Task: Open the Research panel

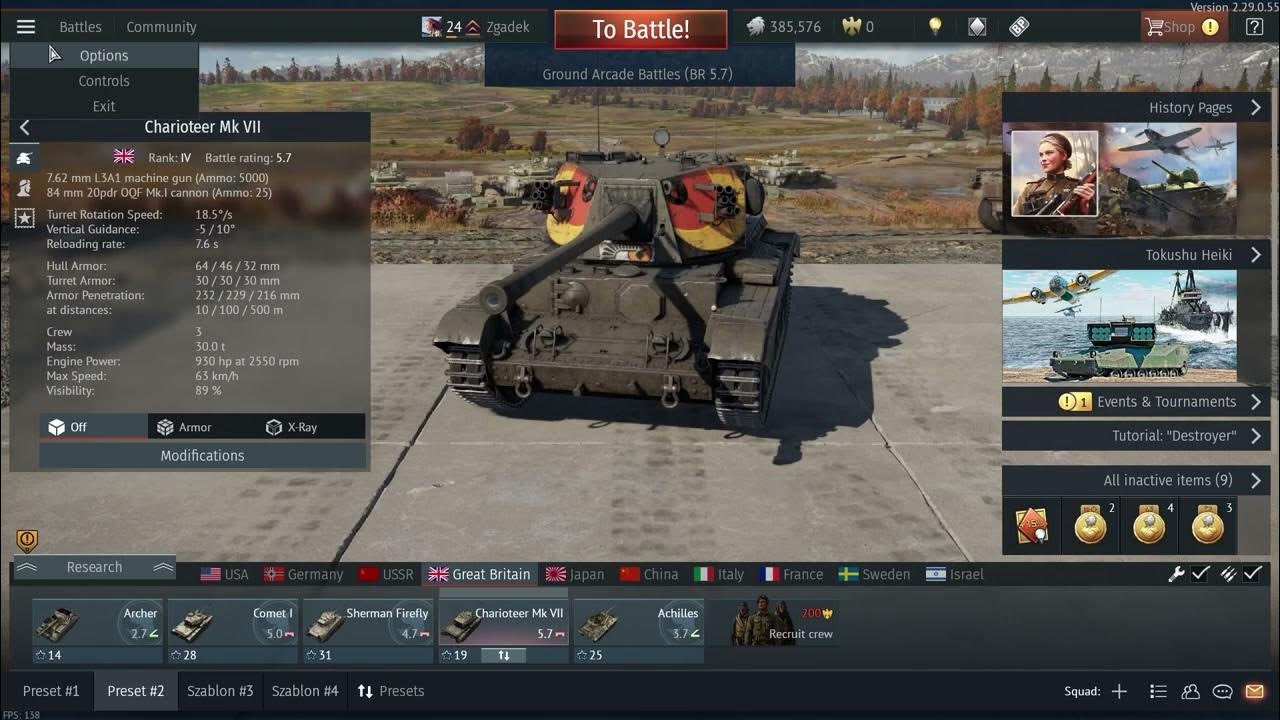Action: coord(94,567)
